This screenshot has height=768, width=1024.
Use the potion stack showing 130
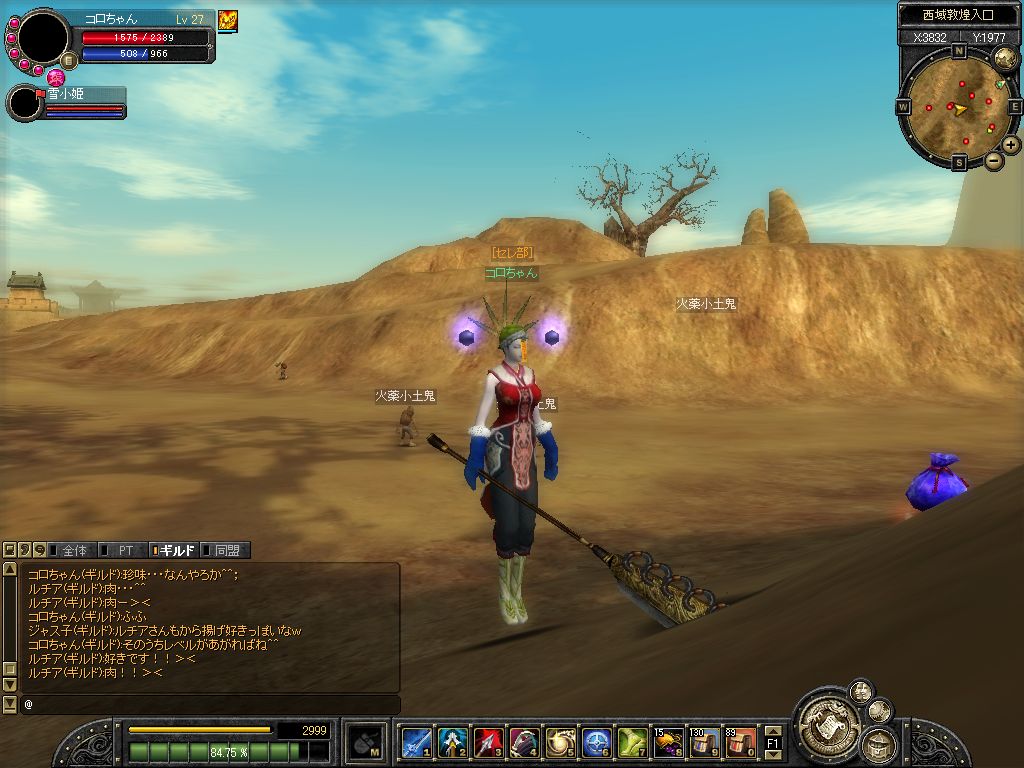point(704,742)
